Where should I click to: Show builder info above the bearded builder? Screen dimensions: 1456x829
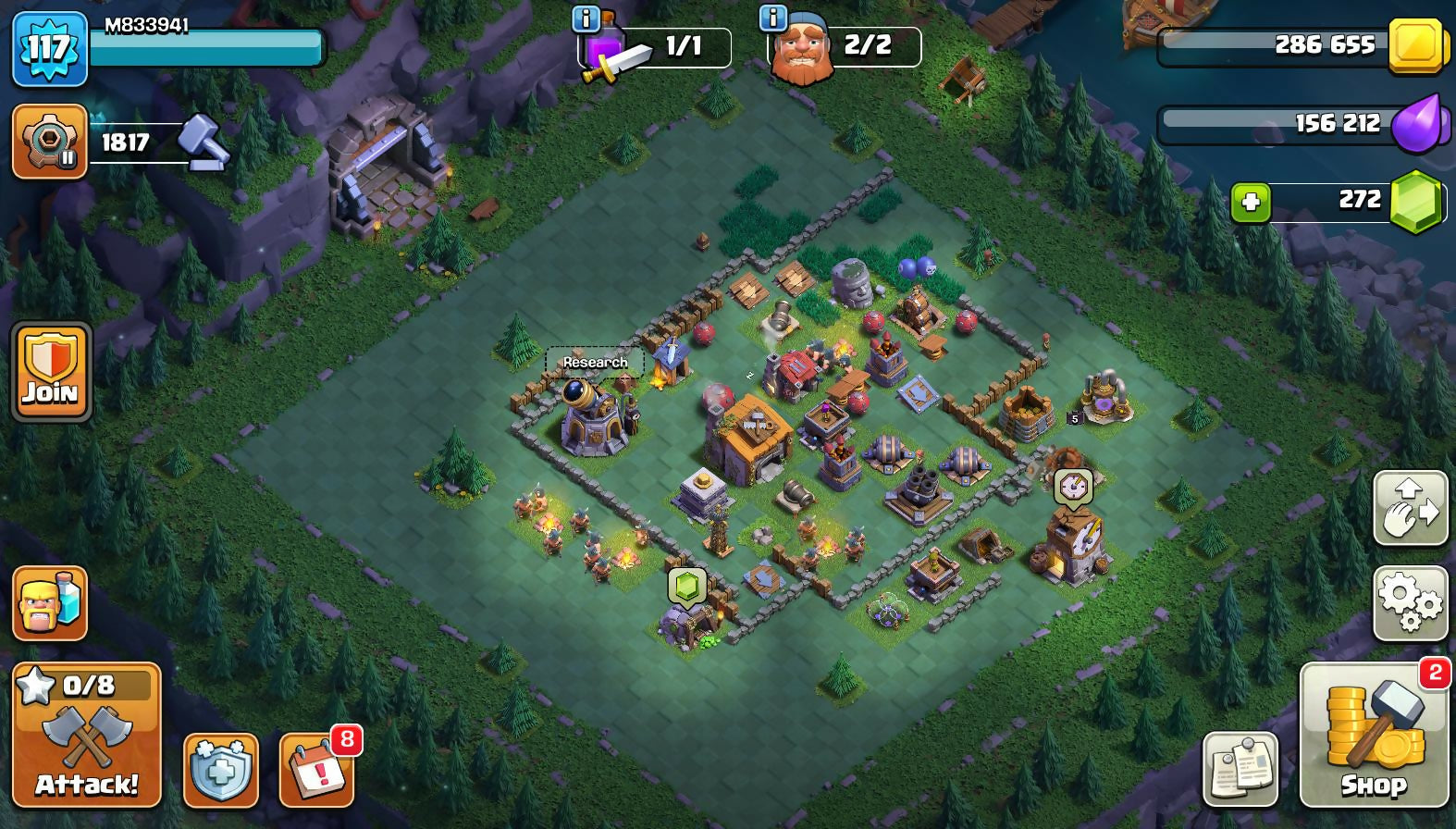[x=772, y=18]
